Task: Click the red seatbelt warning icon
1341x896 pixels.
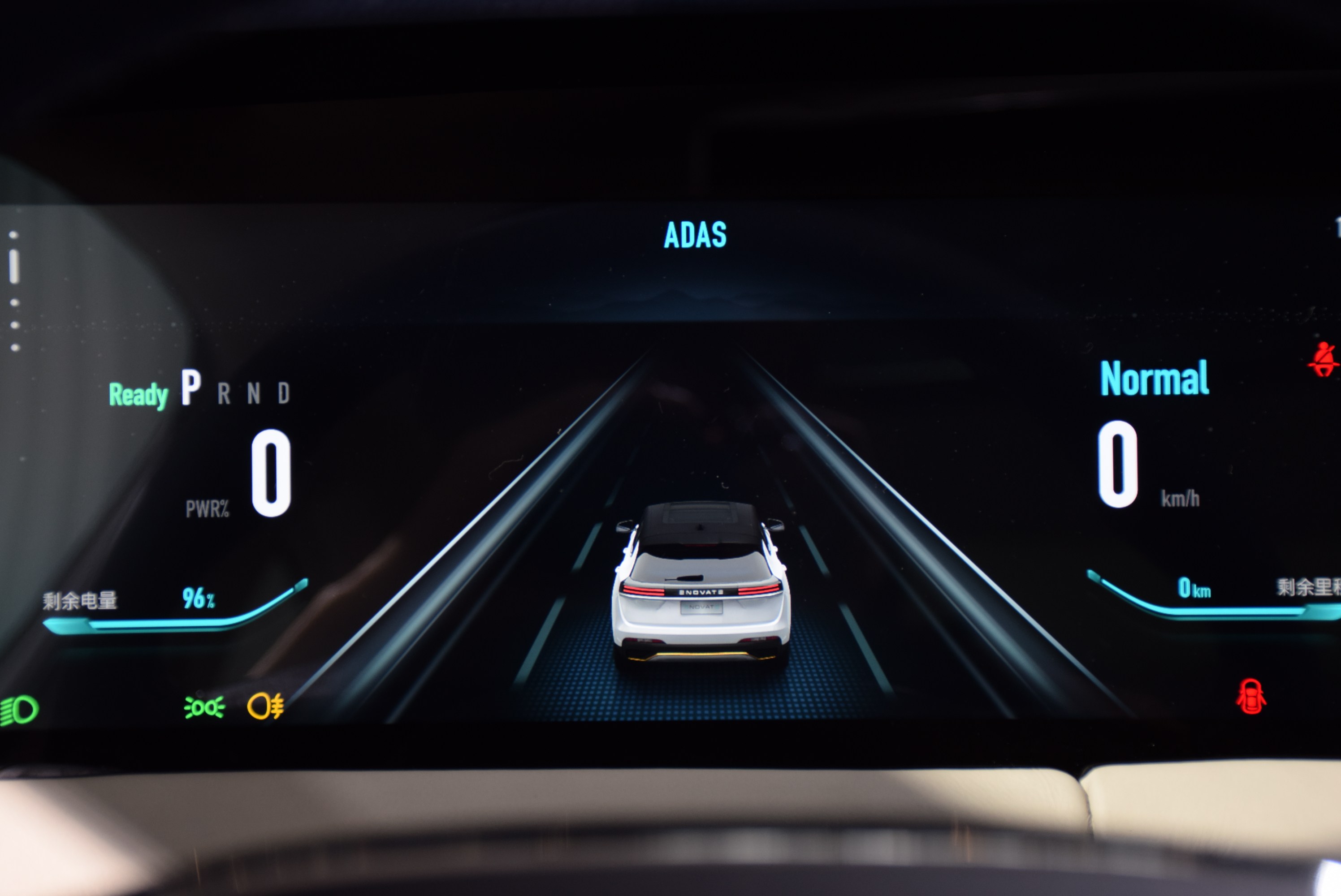Action: click(x=1323, y=360)
